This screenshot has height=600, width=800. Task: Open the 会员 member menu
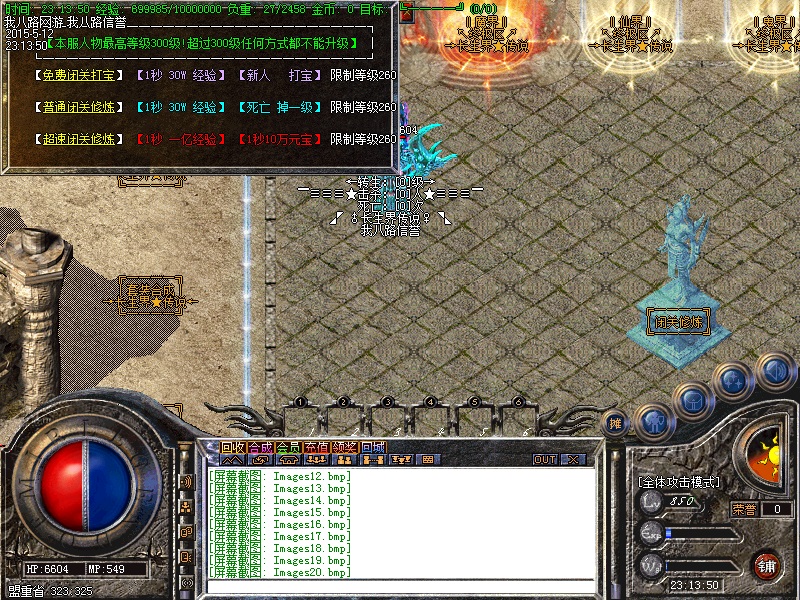pyautogui.click(x=288, y=447)
